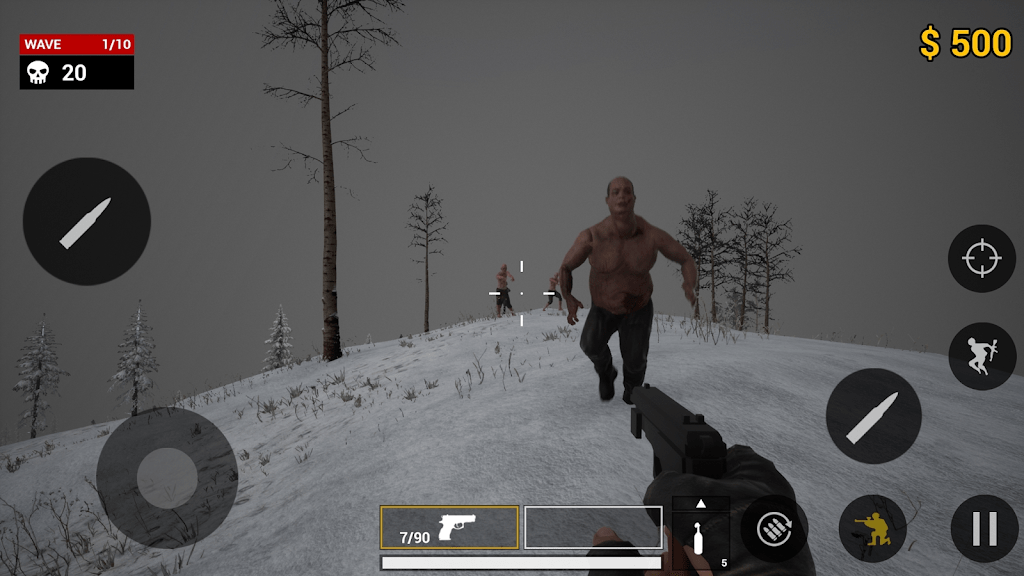Expand the throwable selector arrow
Screen dimensions: 1024x576
coord(700,503)
